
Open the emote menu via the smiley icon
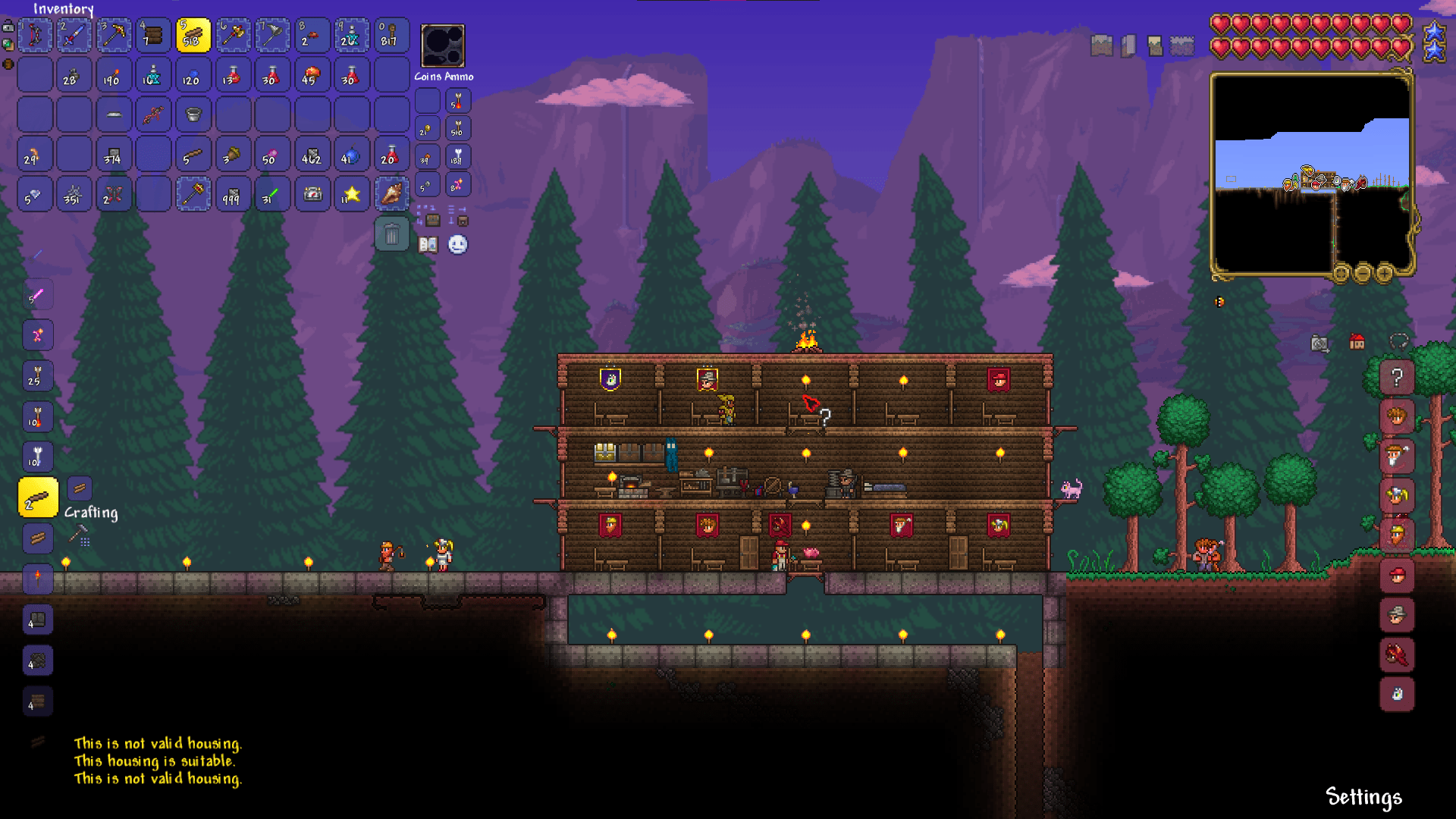point(456,245)
